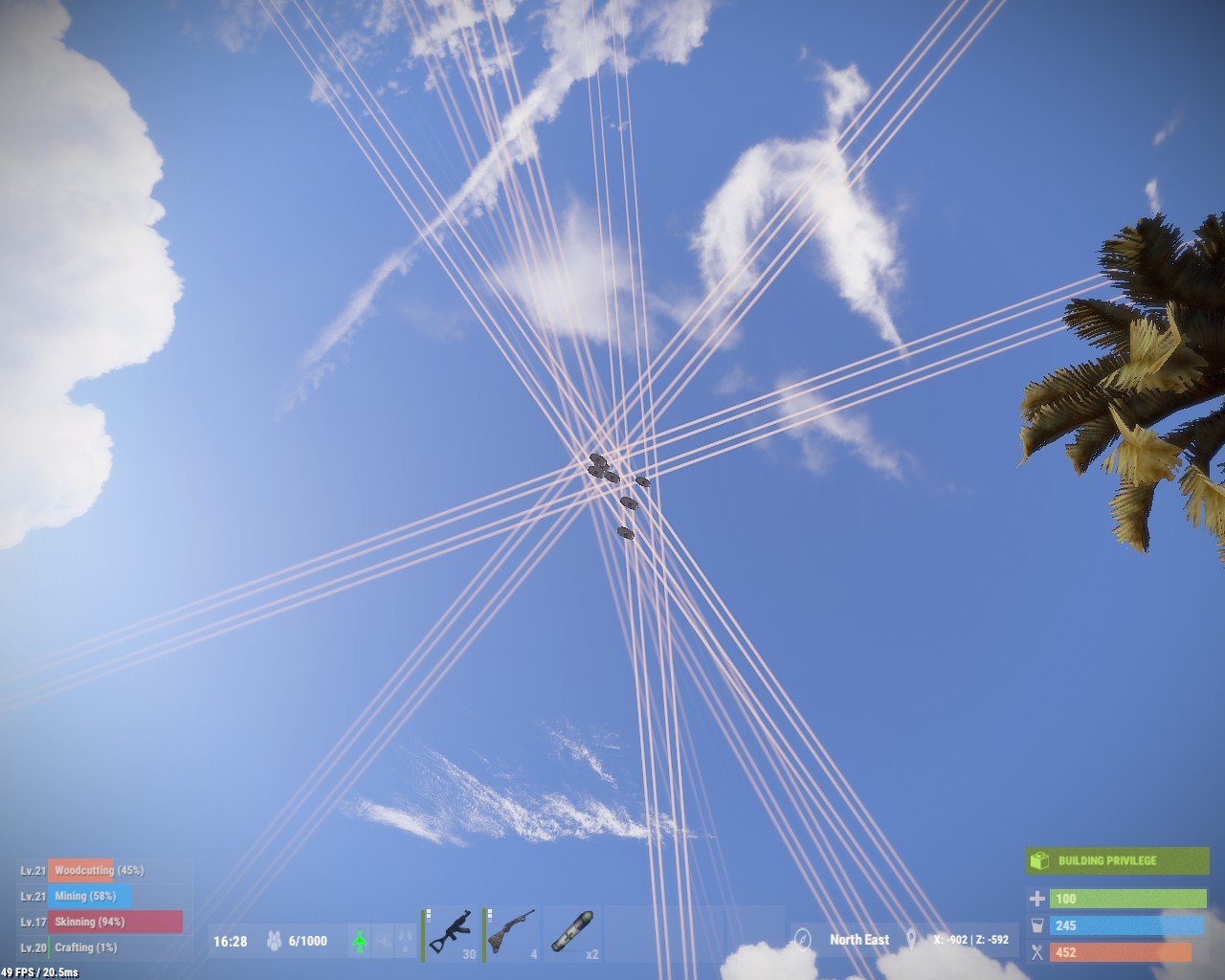Click the map pin icon beside coordinates

click(911, 940)
